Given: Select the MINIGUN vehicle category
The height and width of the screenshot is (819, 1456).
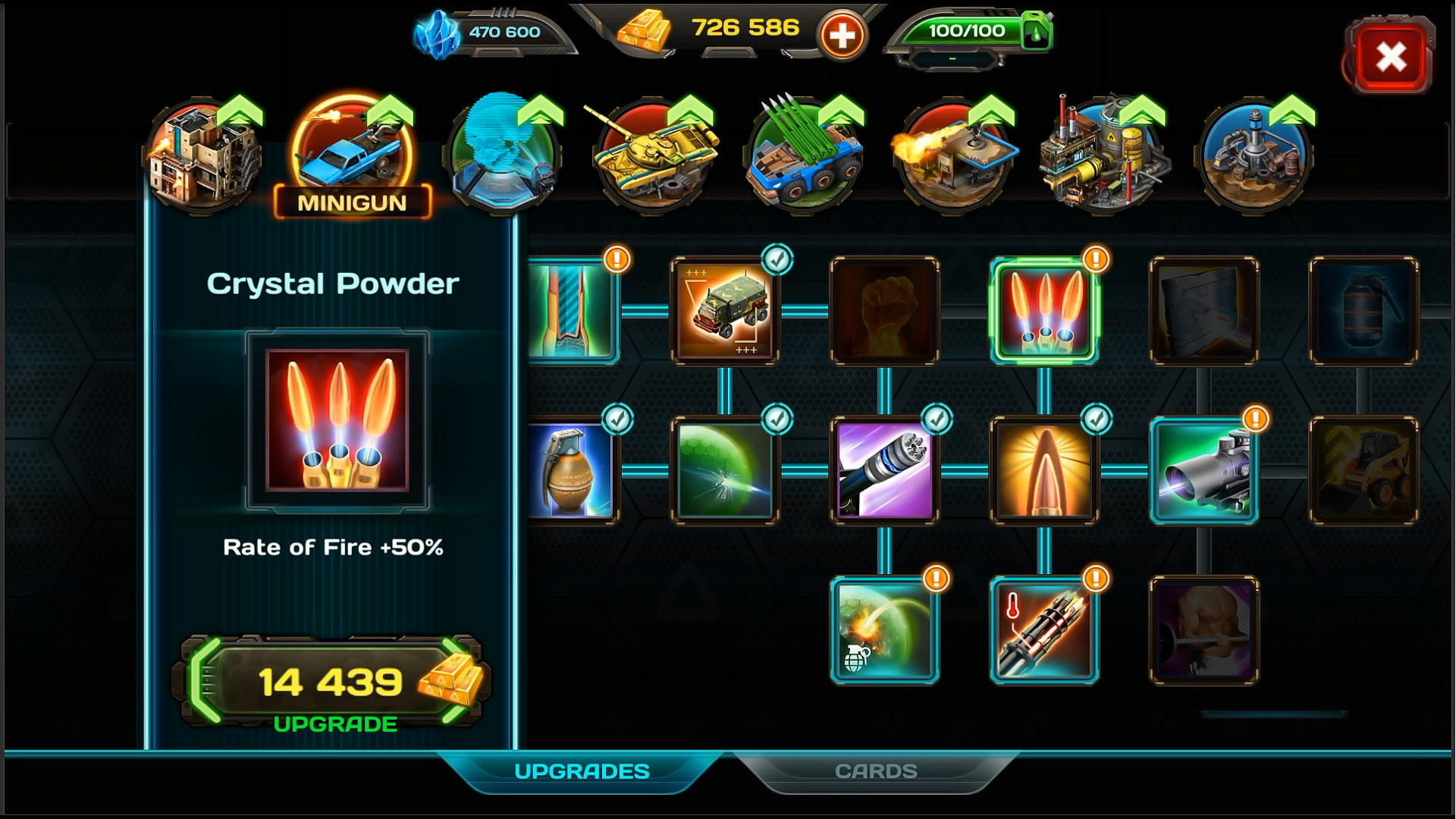Looking at the screenshot, I should tap(352, 155).
